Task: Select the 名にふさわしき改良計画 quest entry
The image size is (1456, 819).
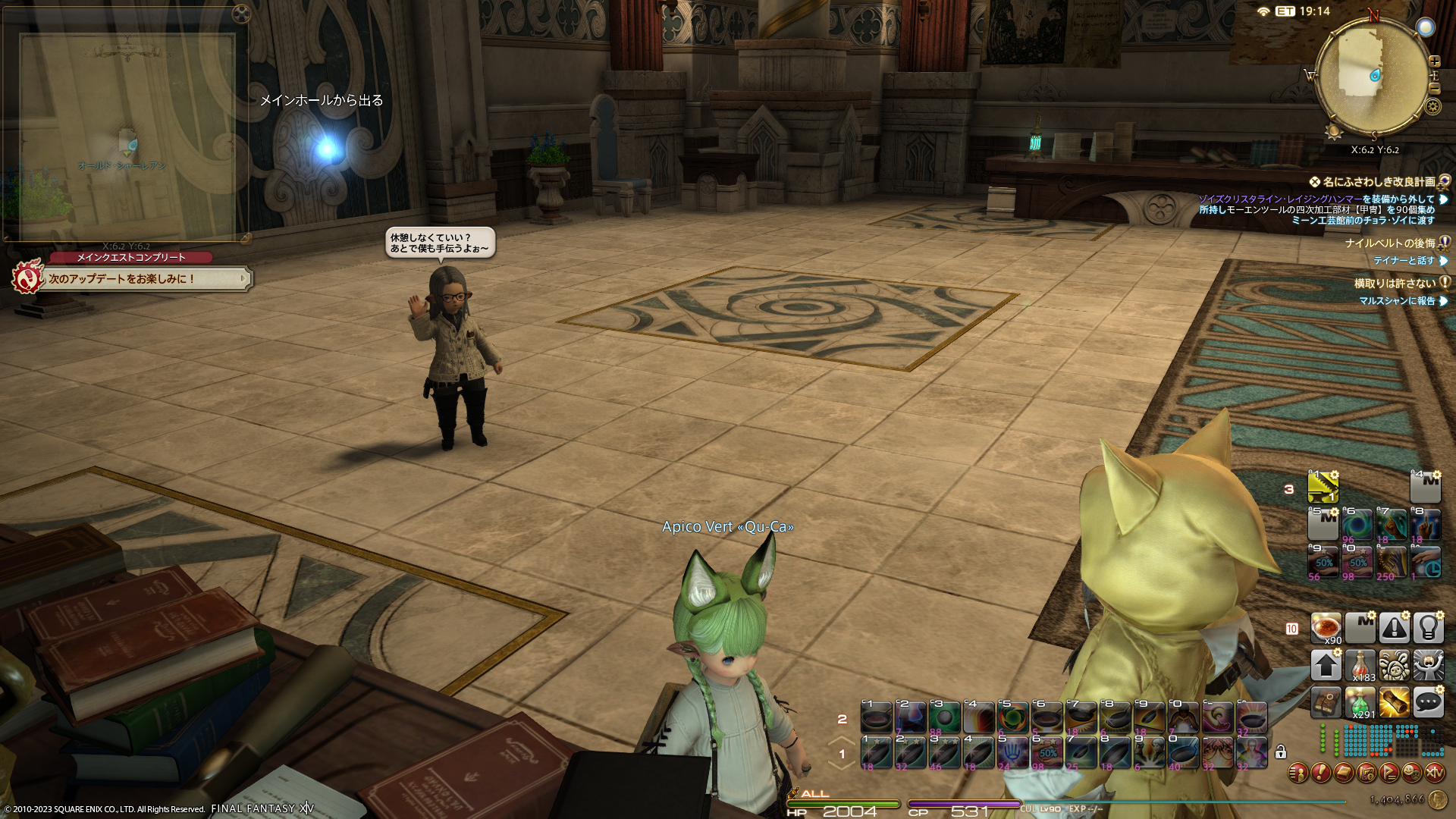Action: pos(1378,182)
